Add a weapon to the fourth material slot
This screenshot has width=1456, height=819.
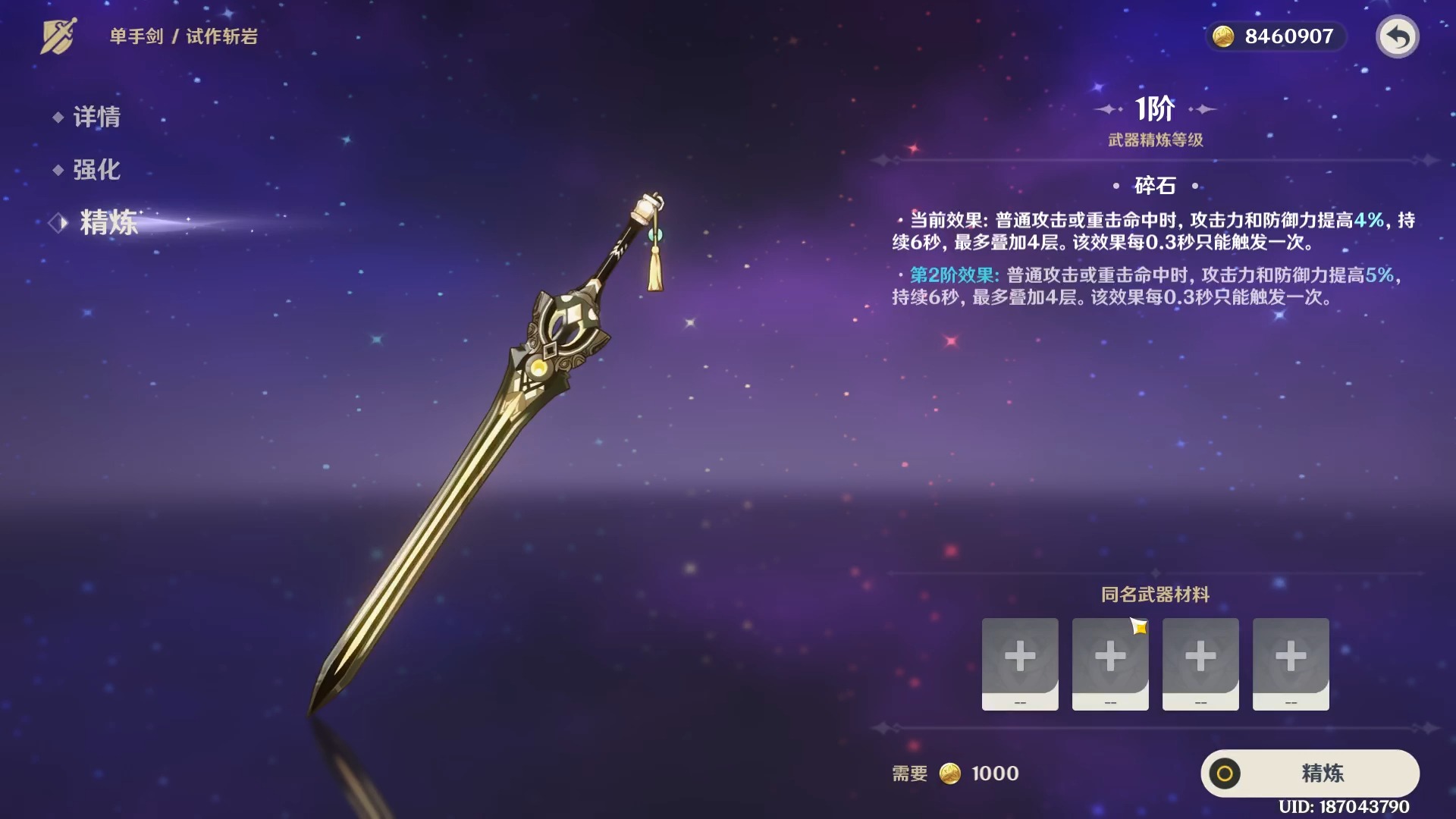coord(1291,664)
